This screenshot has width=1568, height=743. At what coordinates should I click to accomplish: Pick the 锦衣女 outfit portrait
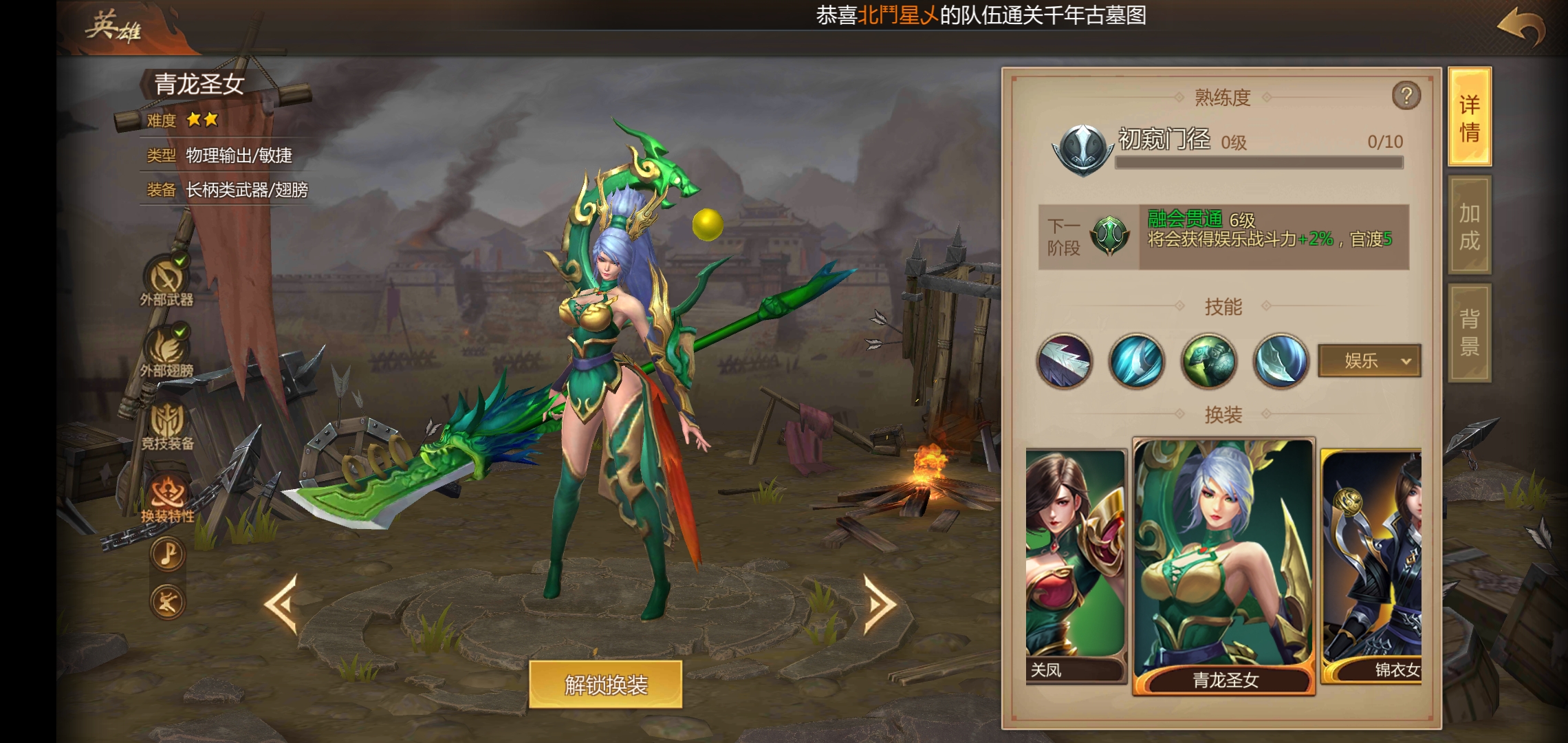pyautogui.click(x=1371, y=564)
